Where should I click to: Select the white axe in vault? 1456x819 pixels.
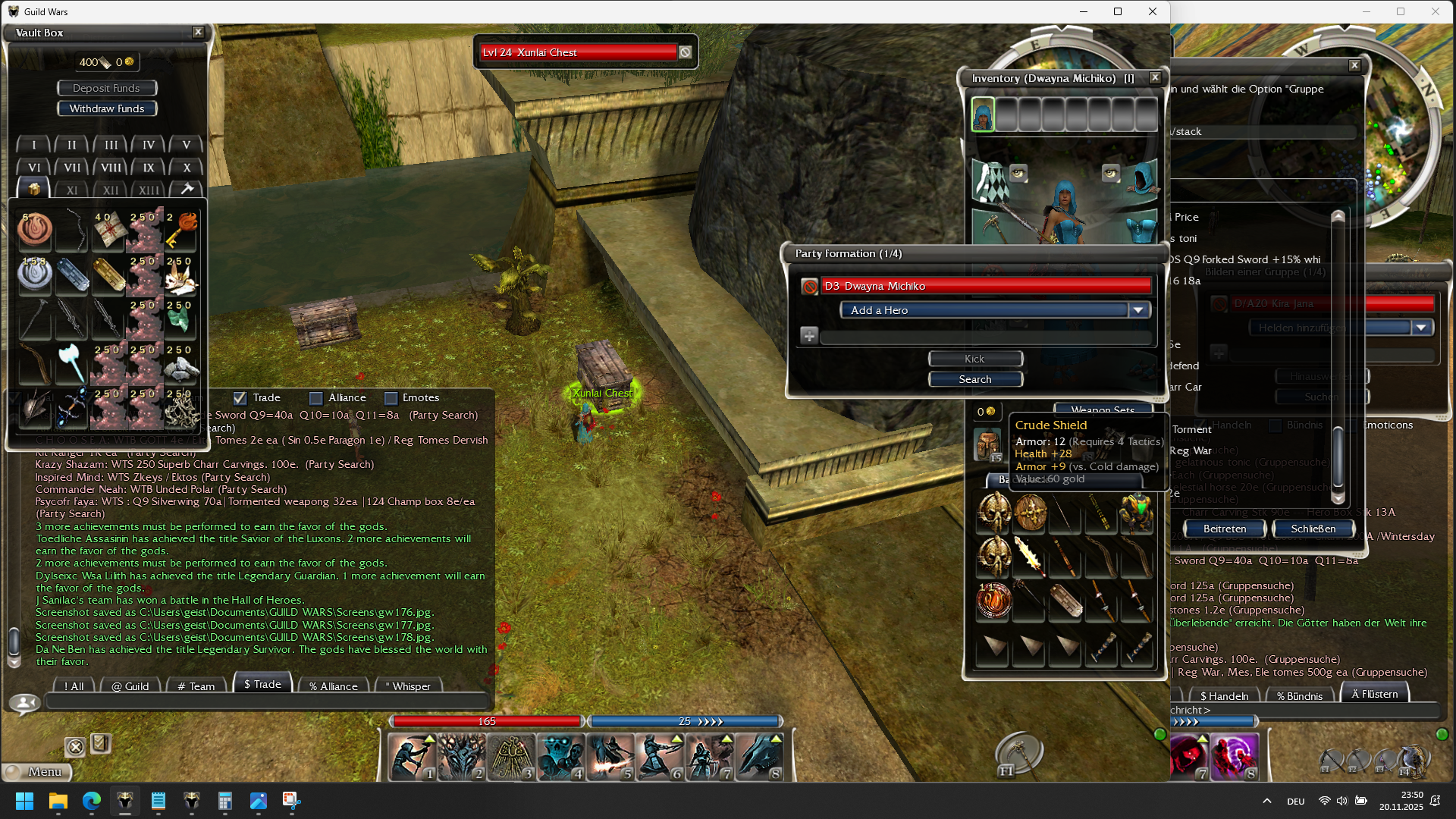(71, 363)
